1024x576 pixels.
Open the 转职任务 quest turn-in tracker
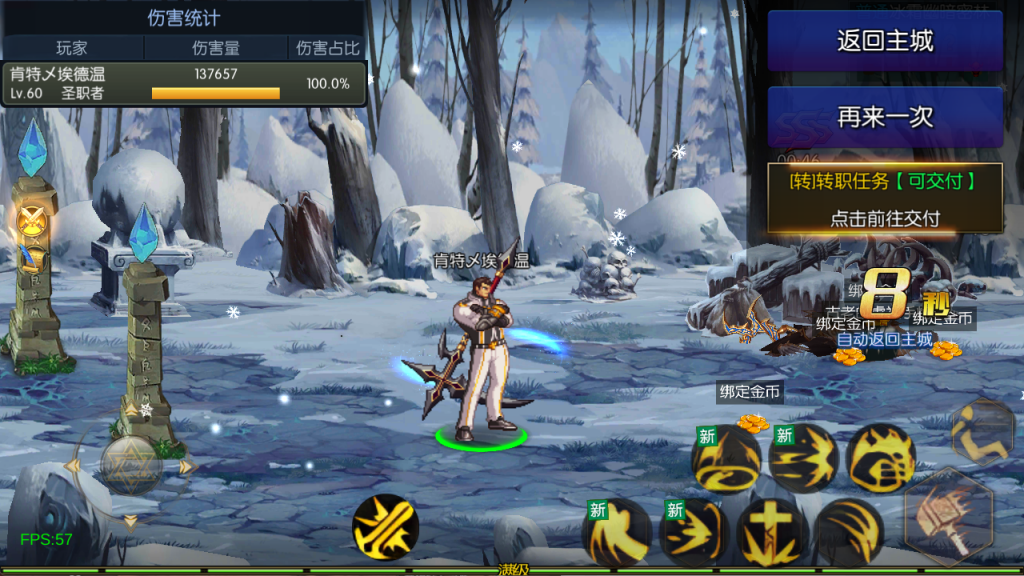(x=884, y=198)
